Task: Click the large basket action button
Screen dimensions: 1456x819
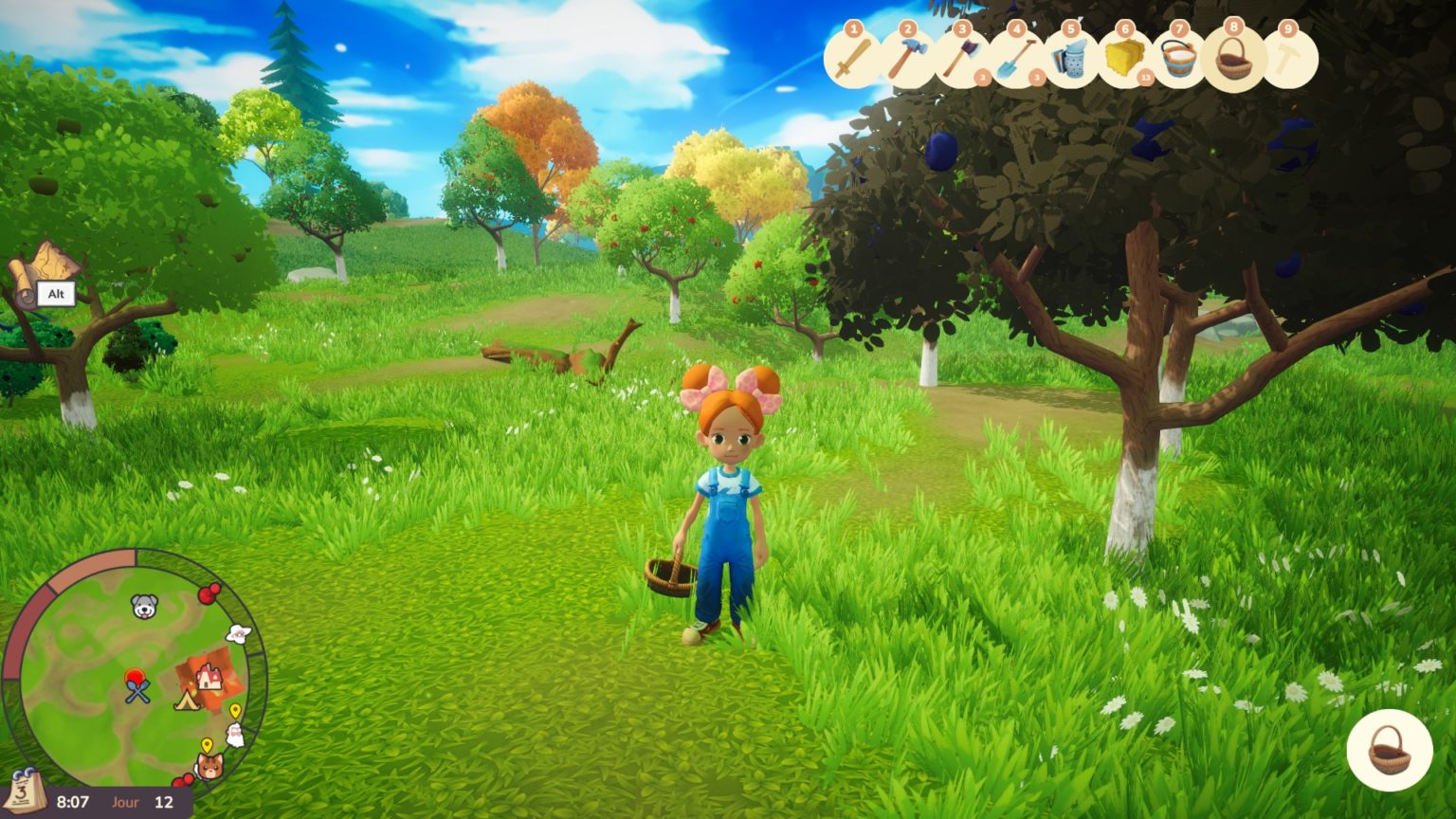Action: click(1389, 750)
